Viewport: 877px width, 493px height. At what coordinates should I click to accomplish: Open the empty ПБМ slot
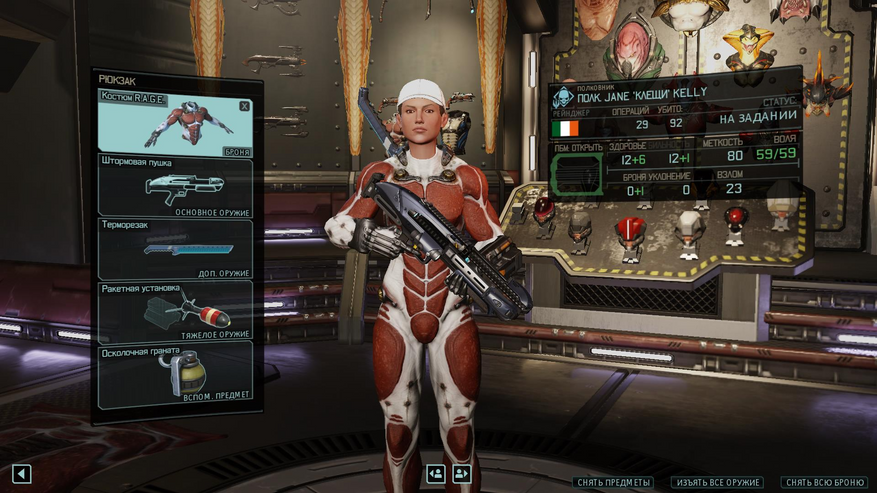coord(576,174)
